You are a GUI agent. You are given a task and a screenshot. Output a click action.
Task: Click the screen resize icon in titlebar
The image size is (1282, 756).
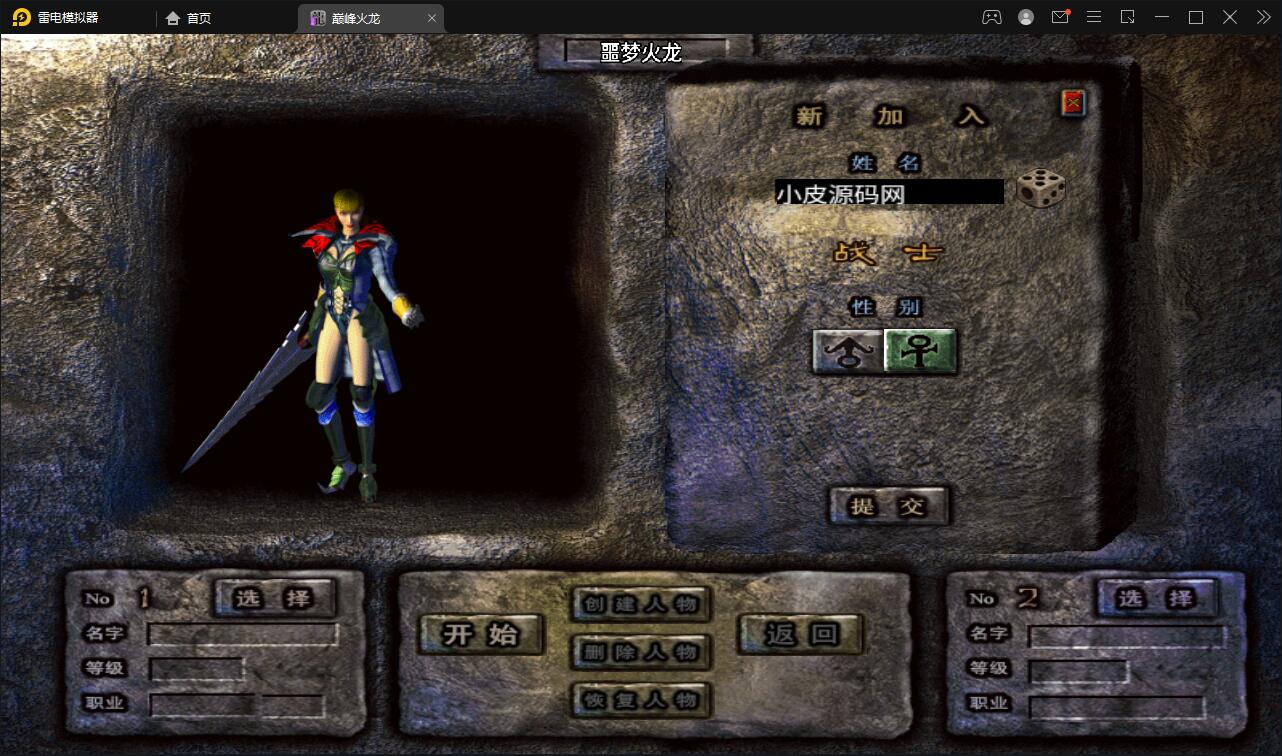[1127, 17]
